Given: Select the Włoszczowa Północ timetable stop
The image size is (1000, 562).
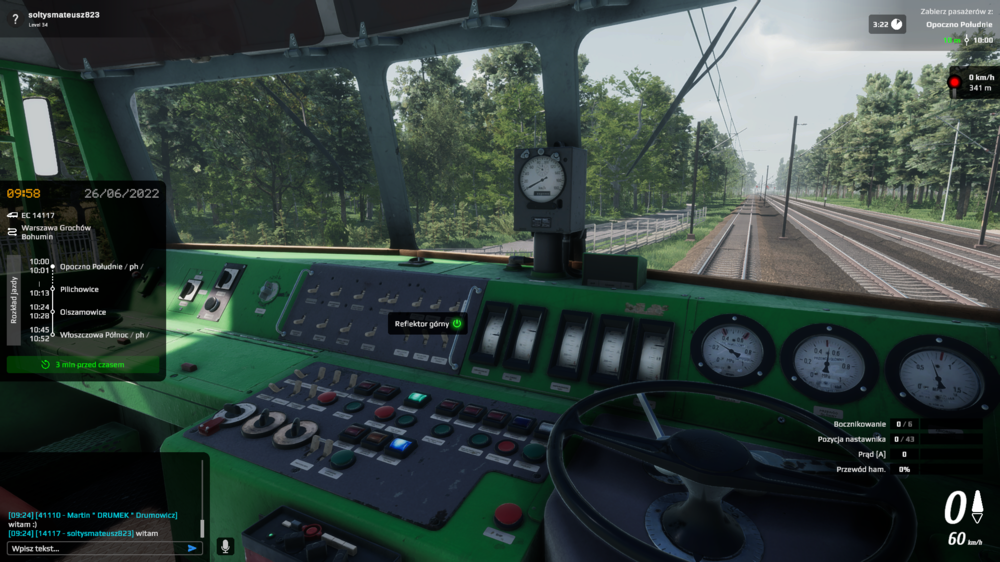Looking at the screenshot, I should click(100, 334).
